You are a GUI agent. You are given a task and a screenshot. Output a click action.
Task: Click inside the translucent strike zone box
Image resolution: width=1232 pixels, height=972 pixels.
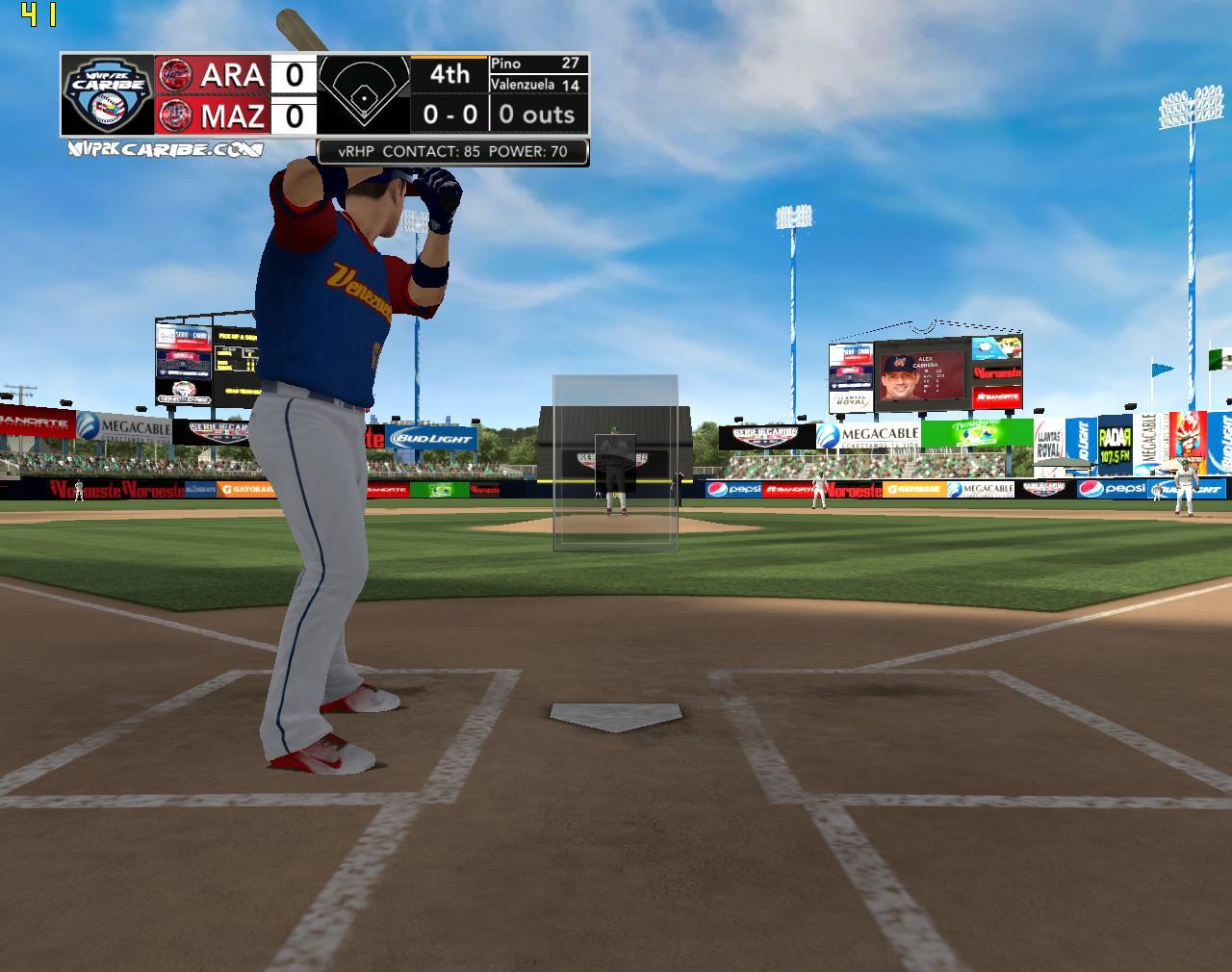615,463
